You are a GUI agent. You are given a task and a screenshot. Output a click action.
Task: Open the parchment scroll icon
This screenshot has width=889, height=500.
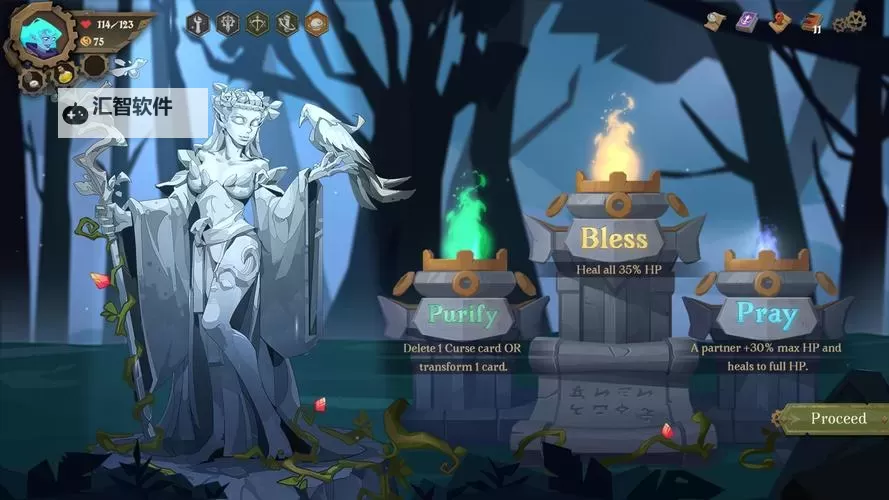(x=716, y=21)
